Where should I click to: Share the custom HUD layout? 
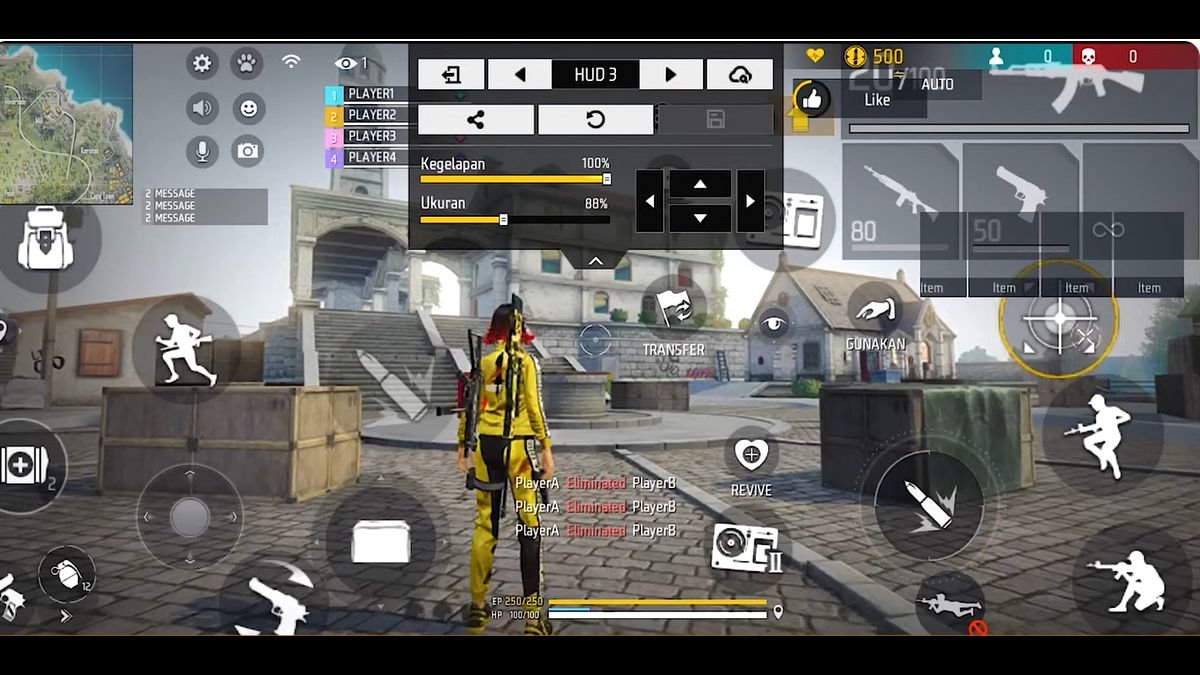pyautogui.click(x=476, y=120)
